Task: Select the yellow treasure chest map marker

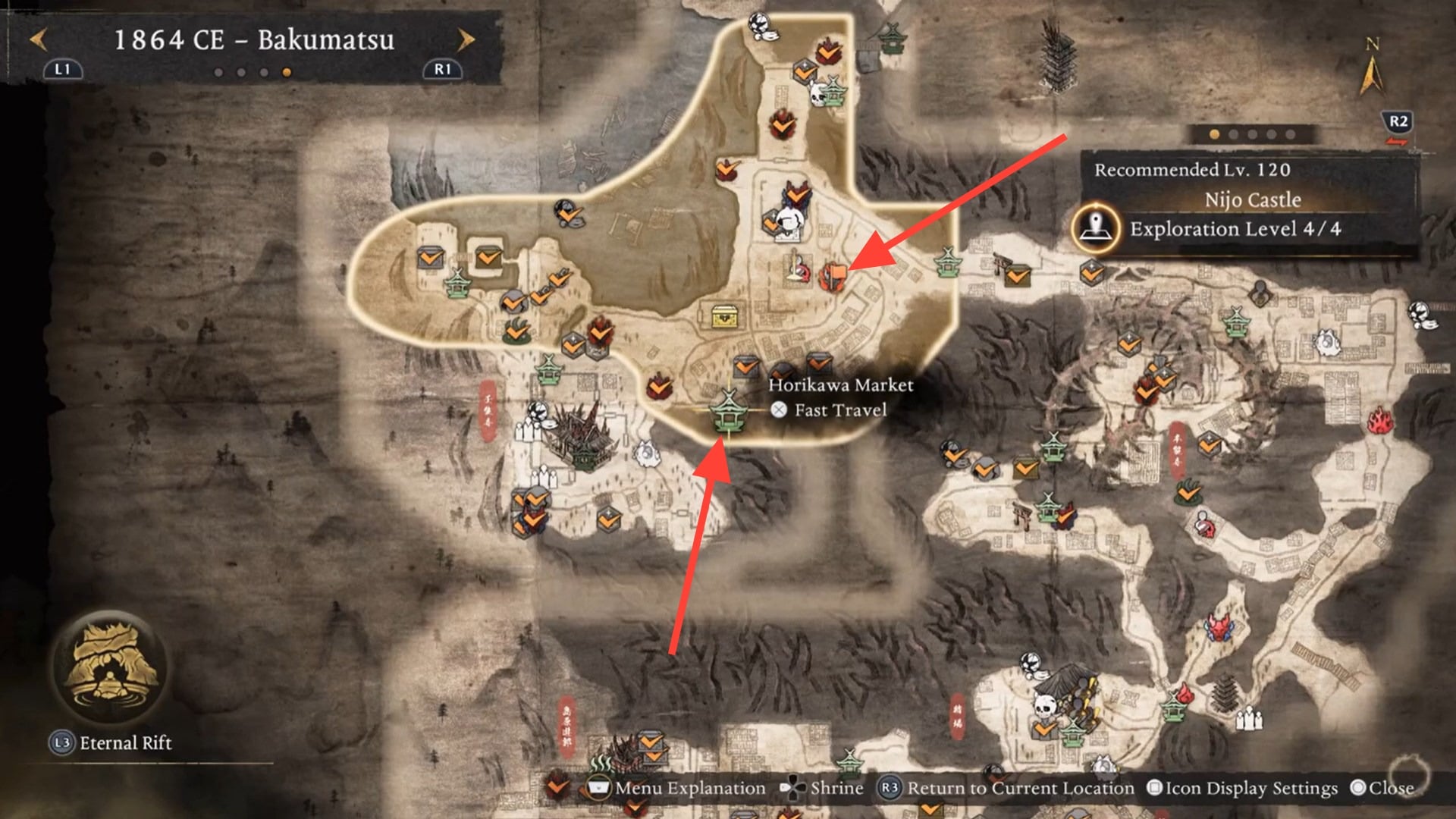Action: tap(726, 315)
